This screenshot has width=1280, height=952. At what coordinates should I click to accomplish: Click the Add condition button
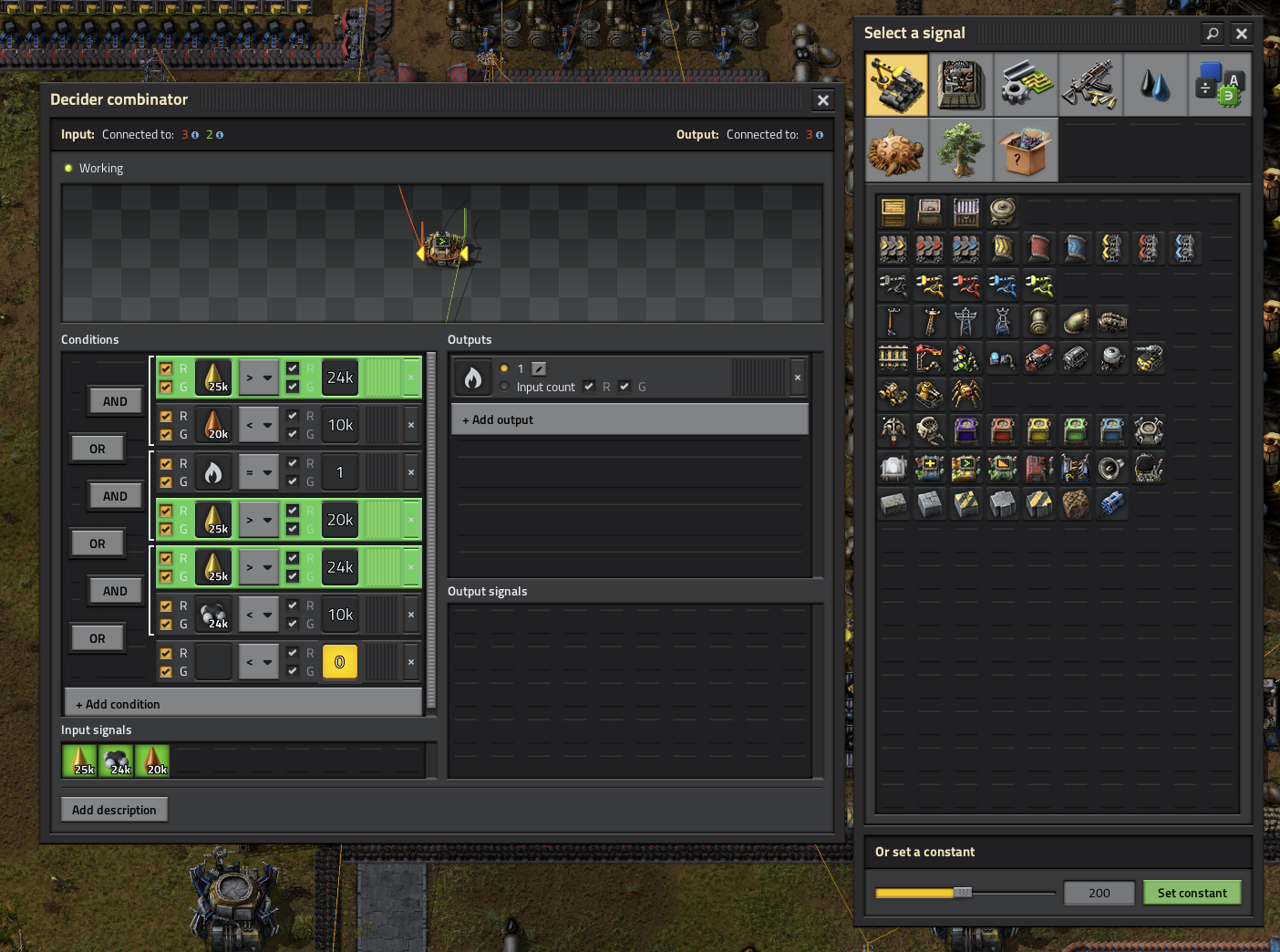(x=243, y=704)
